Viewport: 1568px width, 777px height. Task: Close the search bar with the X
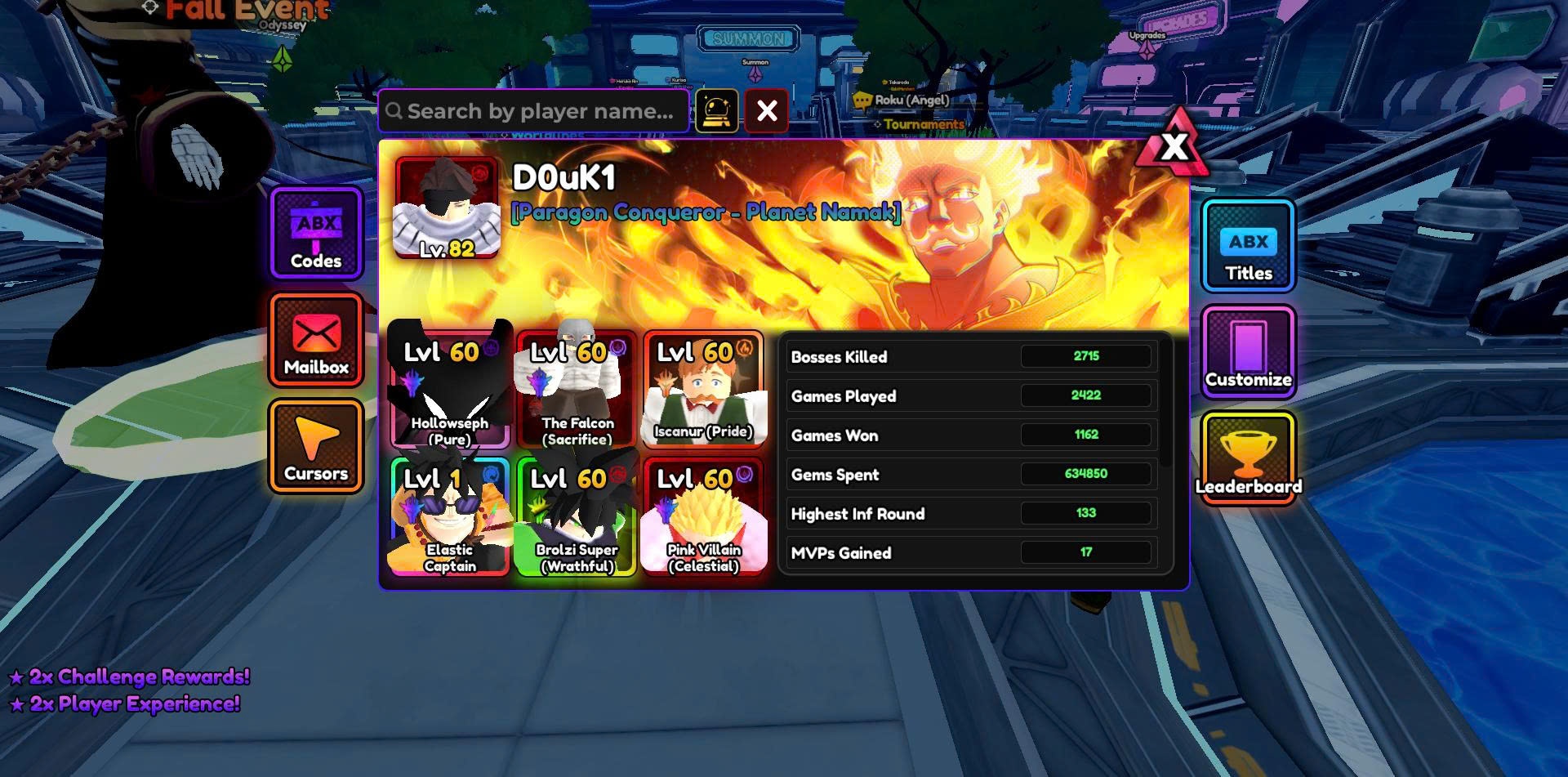tap(766, 110)
